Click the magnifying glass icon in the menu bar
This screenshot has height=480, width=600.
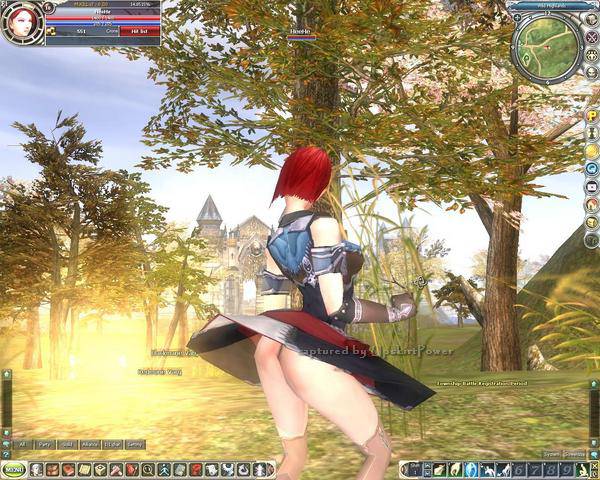click(148, 469)
